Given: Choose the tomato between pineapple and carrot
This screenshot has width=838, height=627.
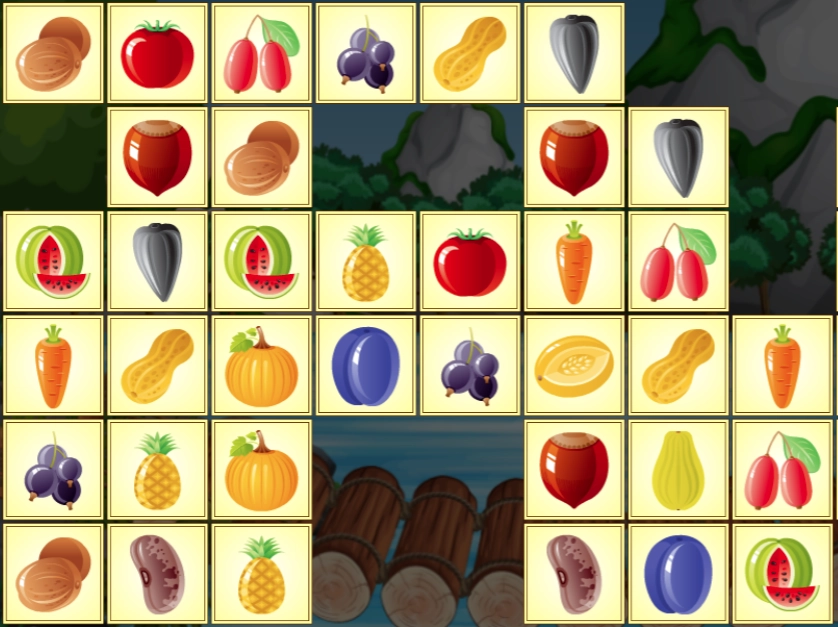Looking at the screenshot, I should pyautogui.click(x=470, y=262).
